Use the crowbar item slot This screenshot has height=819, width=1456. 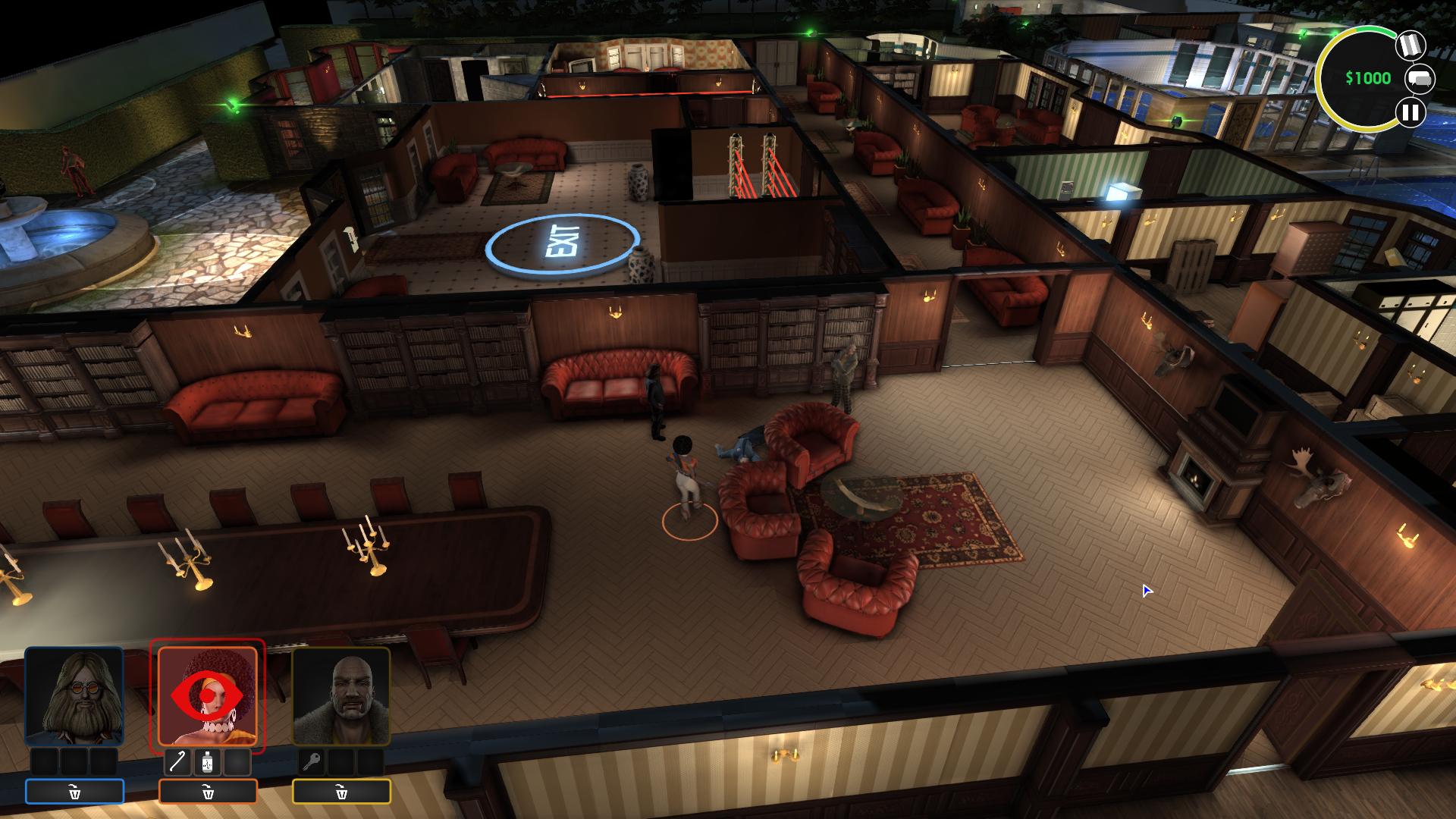pos(179,762)
